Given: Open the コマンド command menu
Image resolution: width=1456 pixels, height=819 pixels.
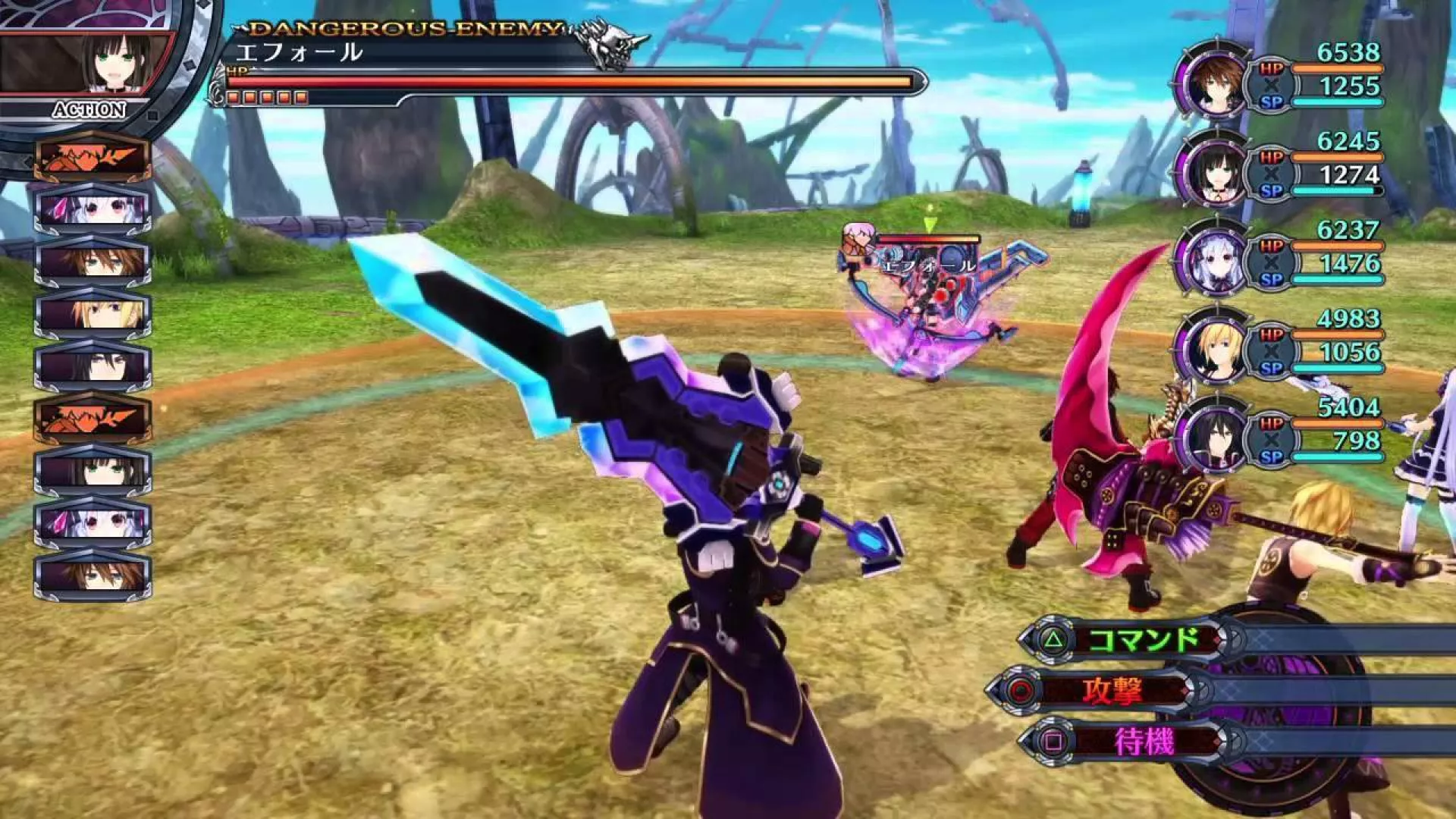Looking at the screenshot, I should (1144, 641).
